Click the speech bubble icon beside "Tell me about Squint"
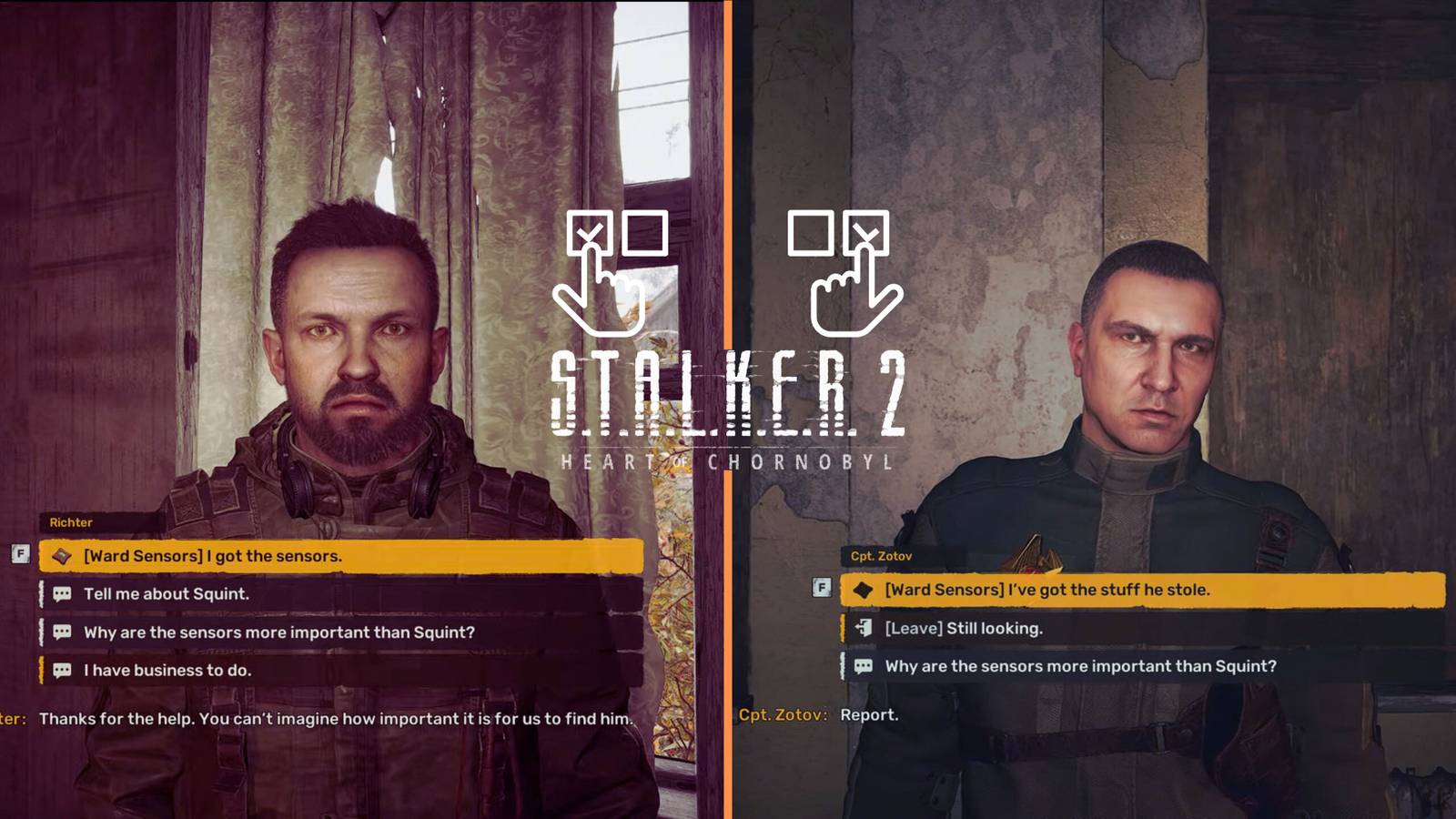 pyautogui.click(x=61, y=593)
